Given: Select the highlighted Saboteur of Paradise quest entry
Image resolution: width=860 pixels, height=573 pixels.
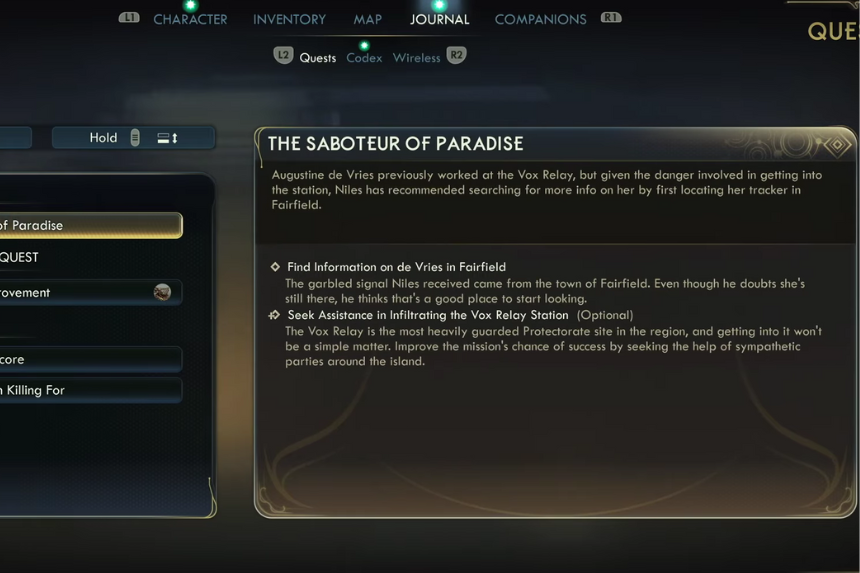Looking at the screenshot, I should [88, 225].
